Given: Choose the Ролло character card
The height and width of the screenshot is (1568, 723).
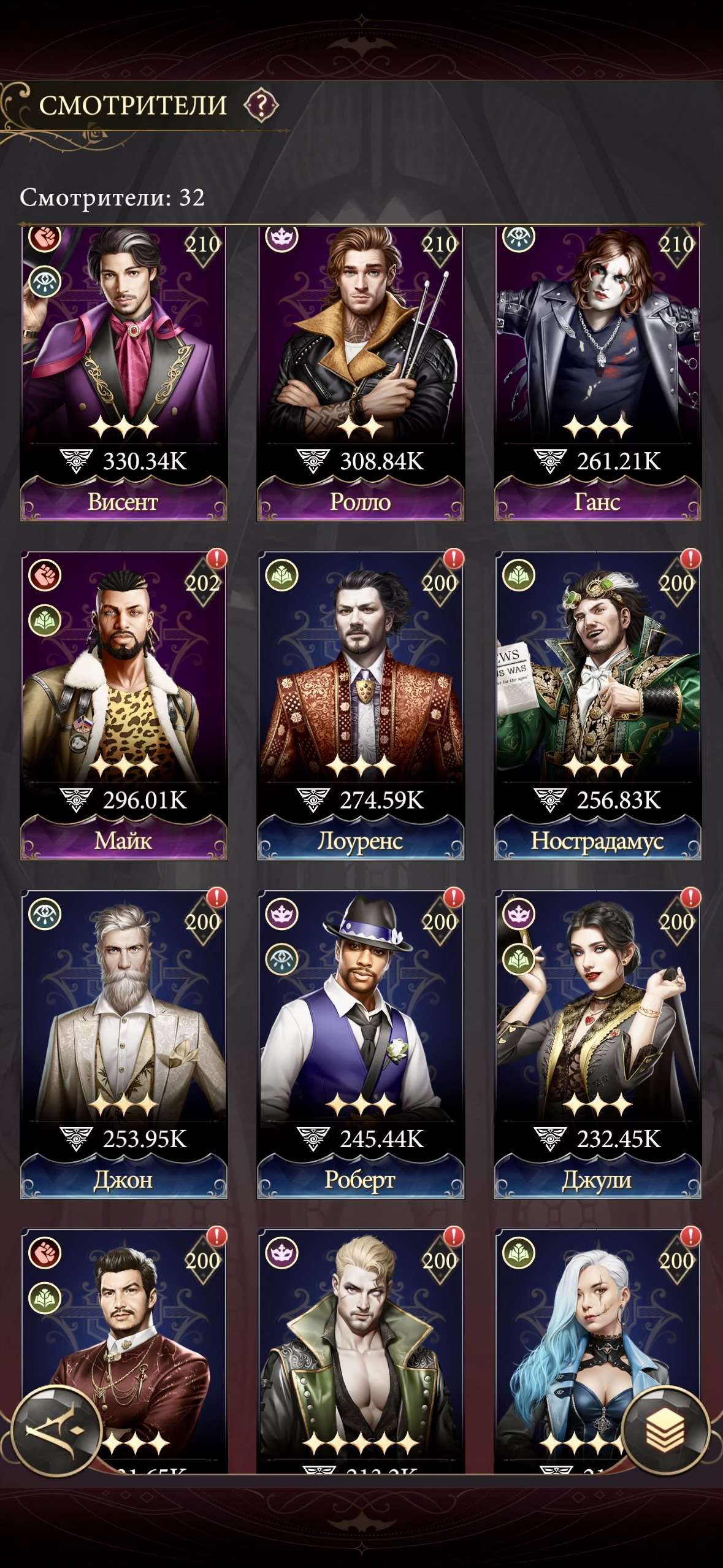Looking at the screenshot, I should click(x=361, y=368).
